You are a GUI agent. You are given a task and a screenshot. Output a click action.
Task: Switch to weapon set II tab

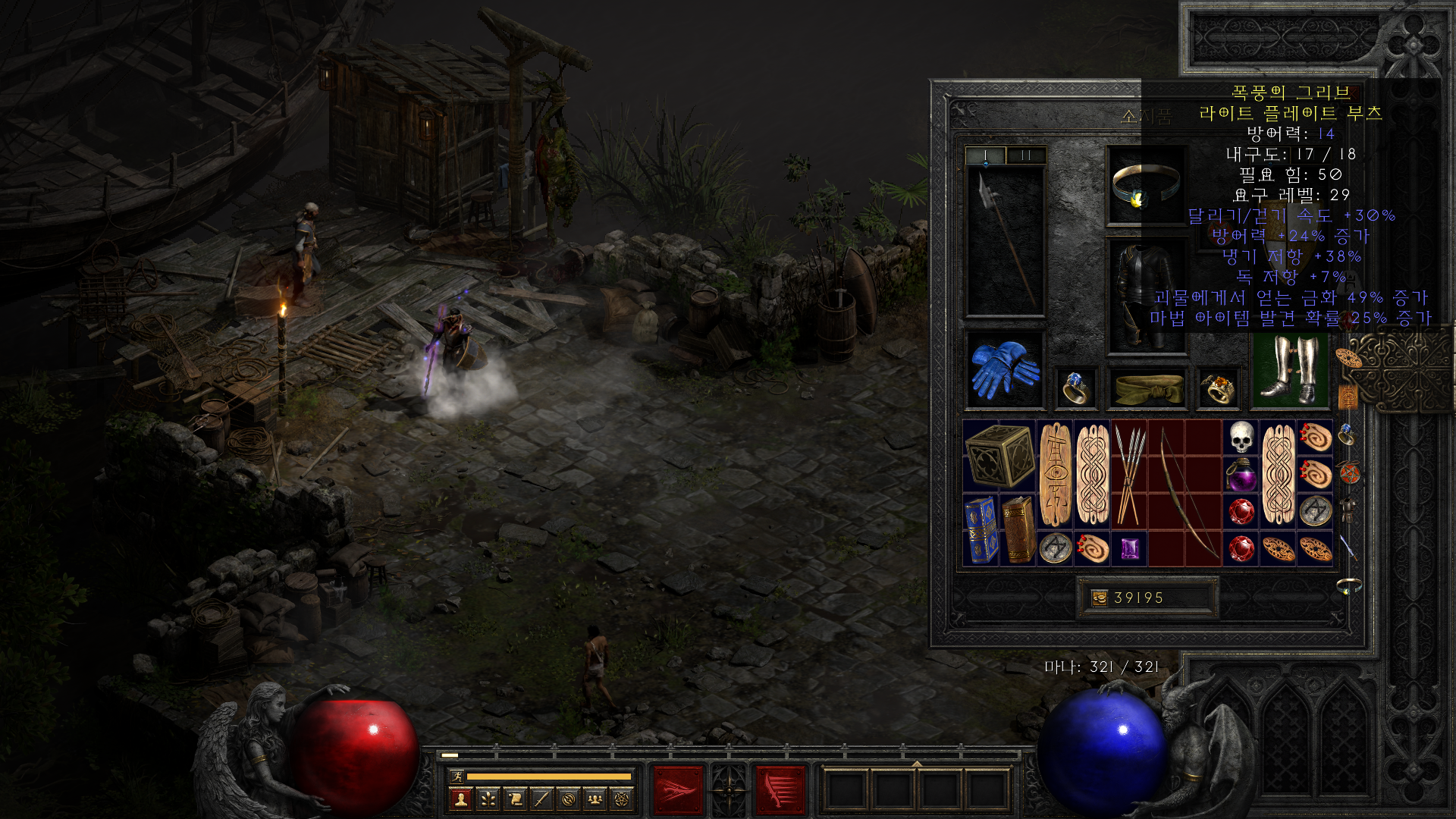coord(1026,155)
